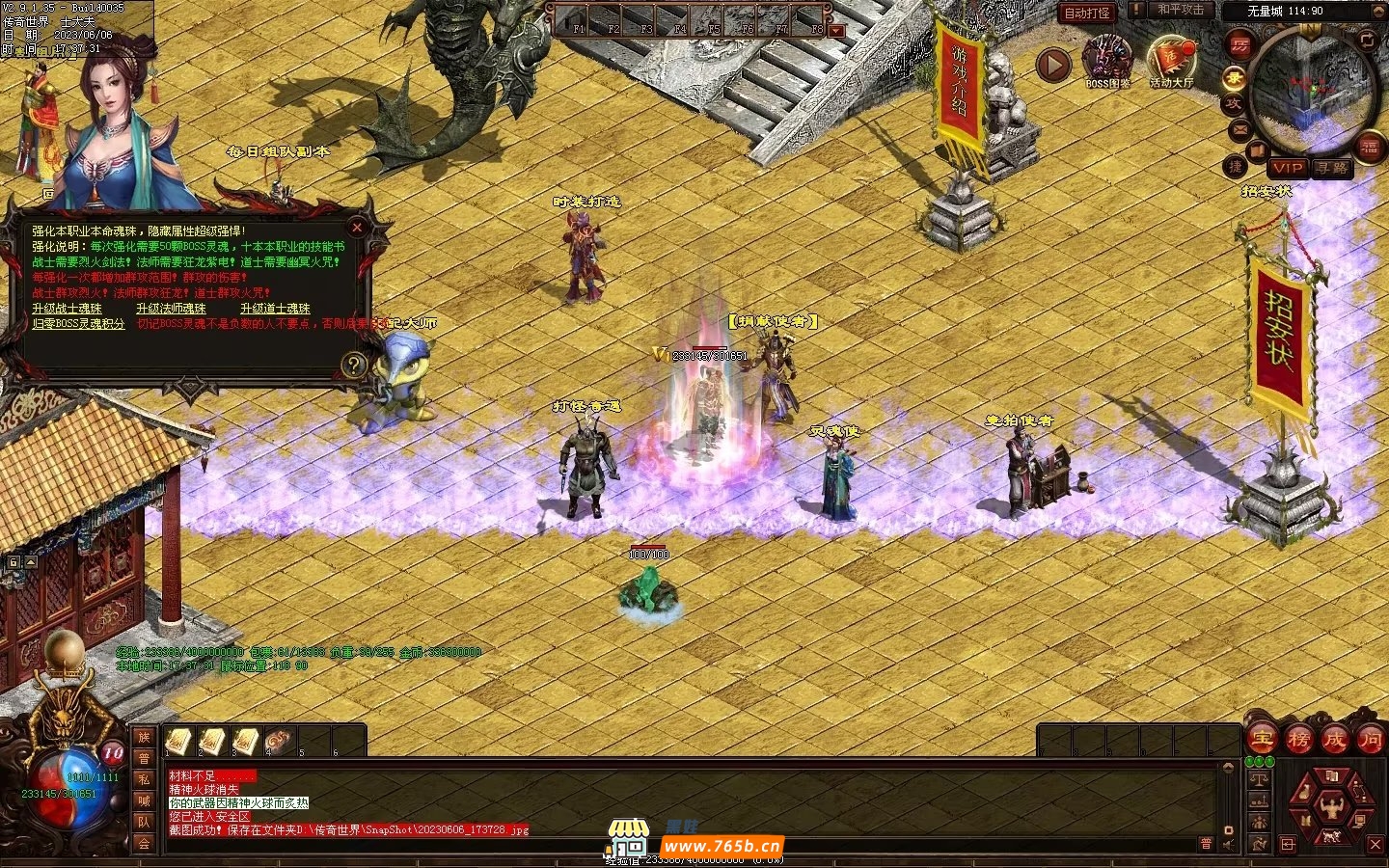Open the 成 achievements button
This screenshot has width=1389, height=868.
(1334, 740)
